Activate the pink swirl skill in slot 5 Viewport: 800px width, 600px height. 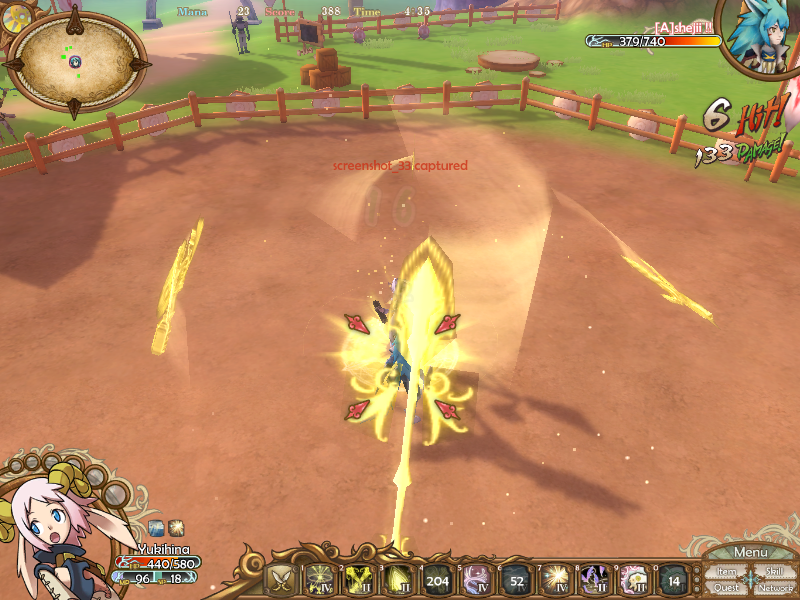pyautogui.click(x=476, y=580)
